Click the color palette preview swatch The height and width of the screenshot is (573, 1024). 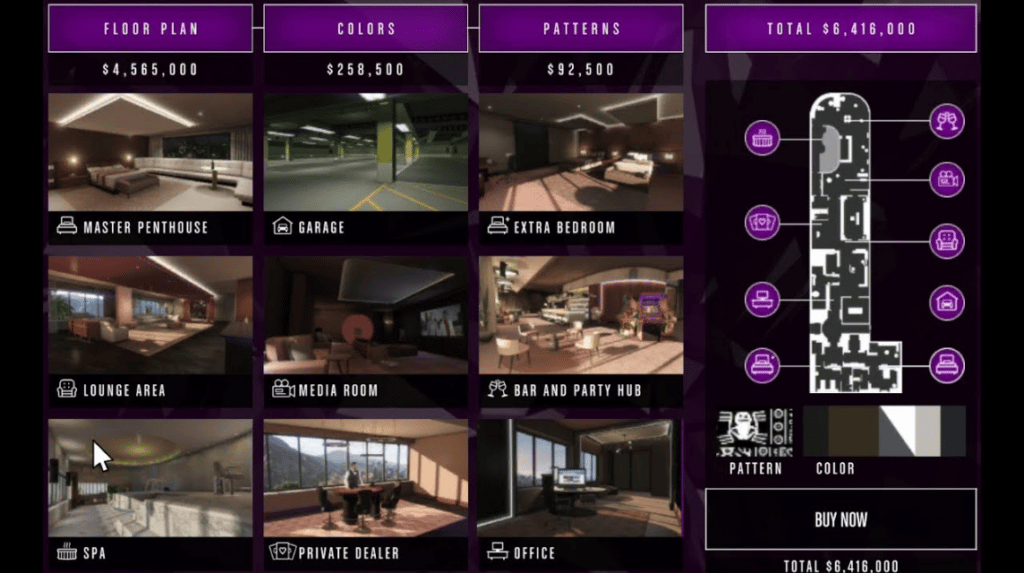(x=884, y=430)
